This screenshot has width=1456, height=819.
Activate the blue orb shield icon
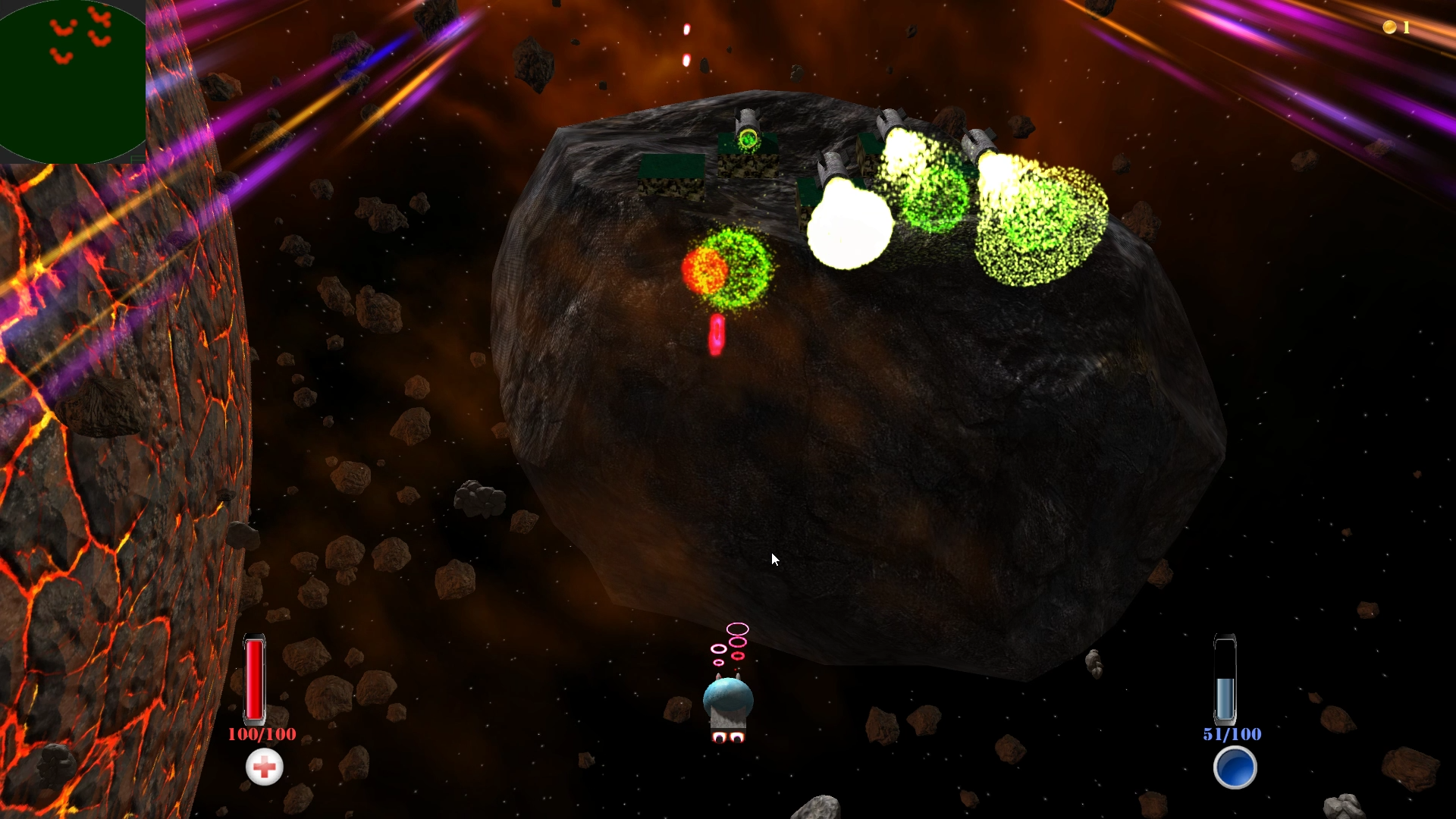pyautogui.click(x=1235, y=767)
